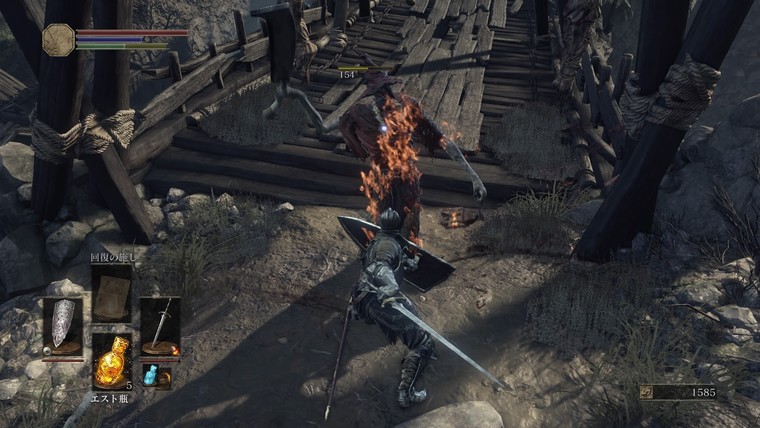The image size is (760, 428).
Task: Click the octagonal emblem beside the health bar
Action: click(58, 39)
